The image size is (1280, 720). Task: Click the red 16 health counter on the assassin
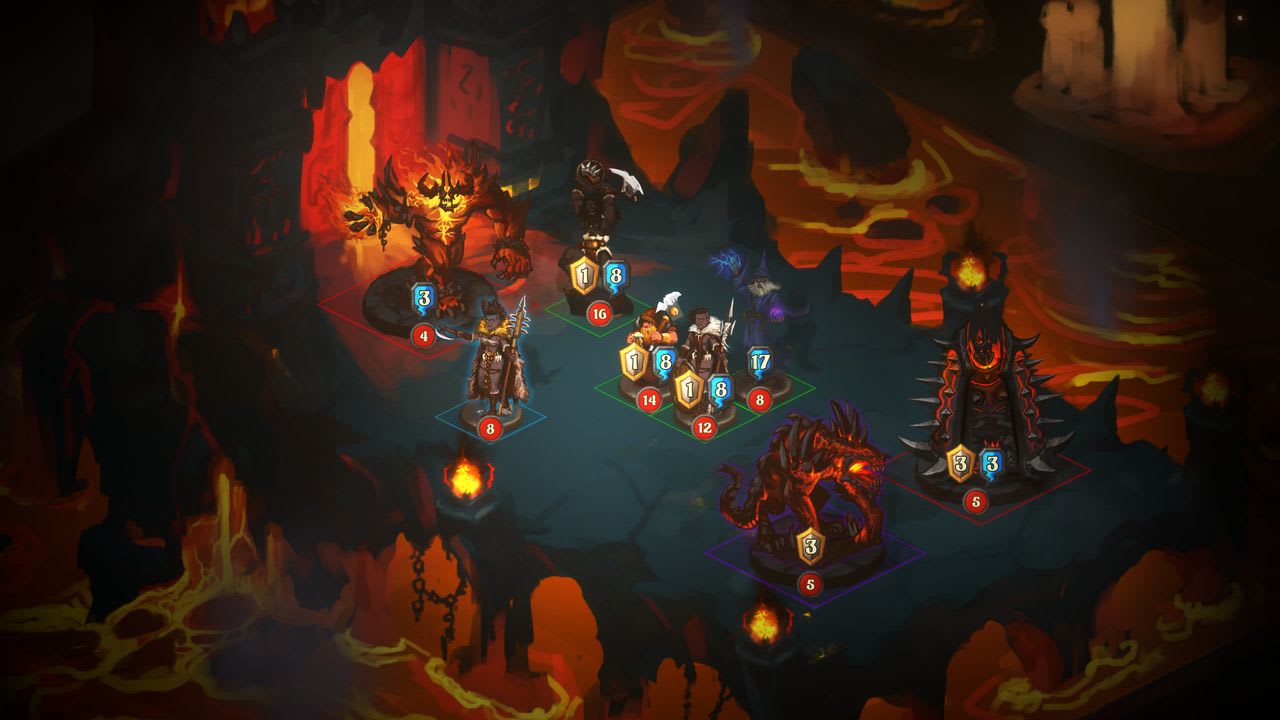click(x=597, y=311)
